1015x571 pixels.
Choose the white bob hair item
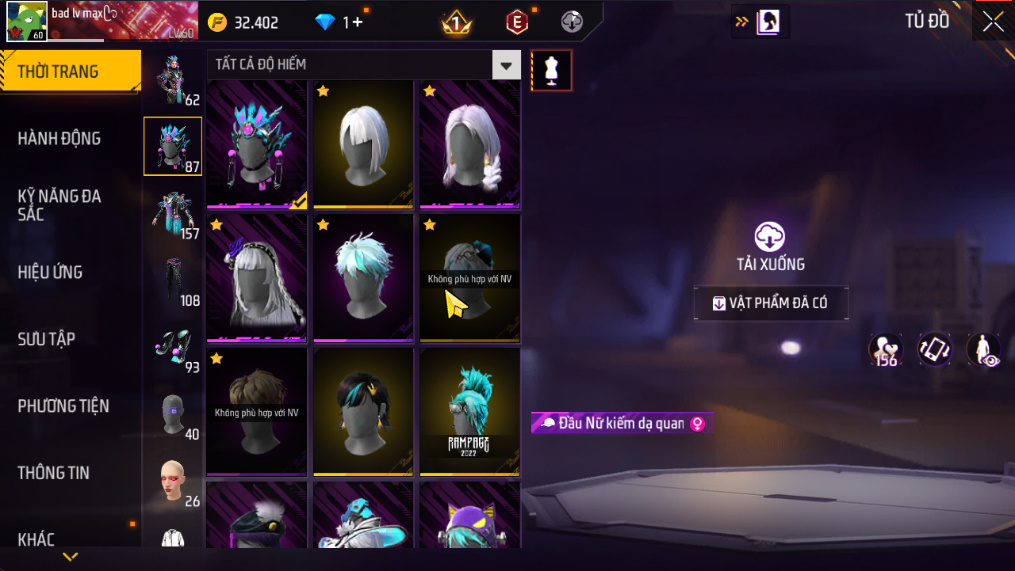point(363,144)
